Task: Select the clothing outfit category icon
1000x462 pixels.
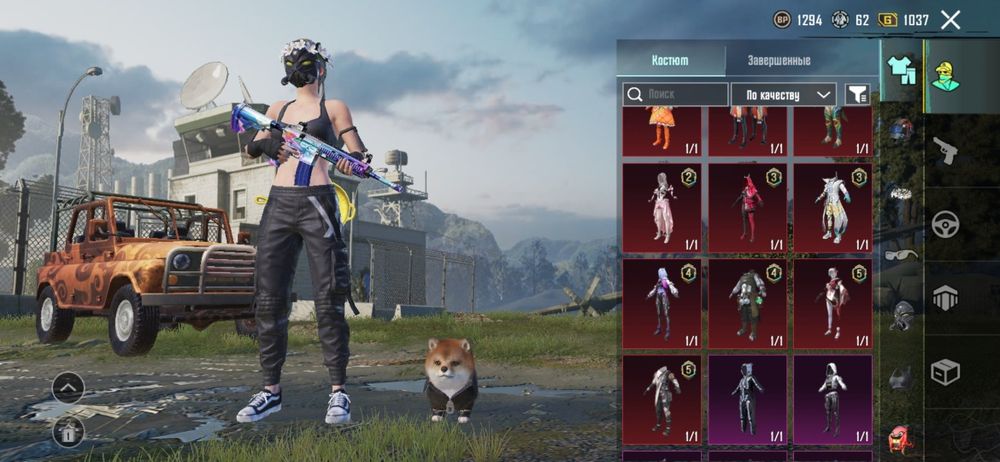Action: tap(901, 69)
